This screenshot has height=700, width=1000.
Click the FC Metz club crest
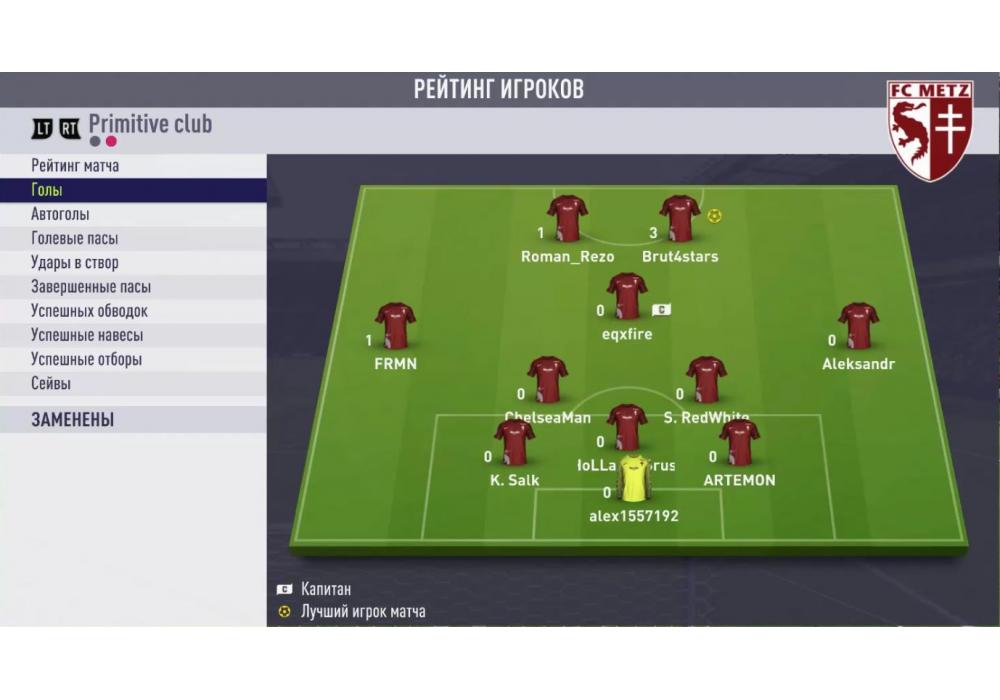point(929,130)
